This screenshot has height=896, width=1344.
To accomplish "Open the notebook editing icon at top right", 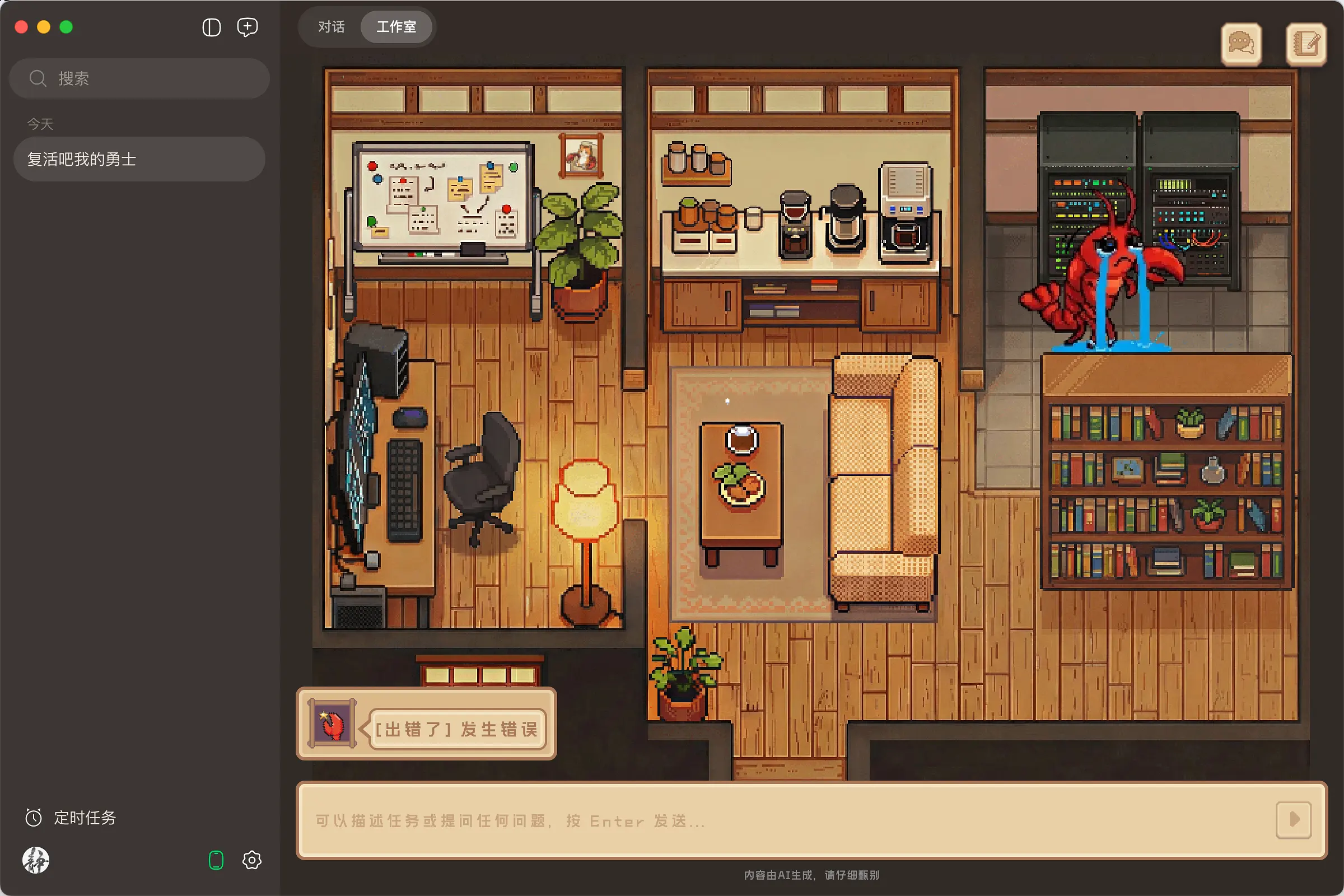I will tap(1306, 44).
